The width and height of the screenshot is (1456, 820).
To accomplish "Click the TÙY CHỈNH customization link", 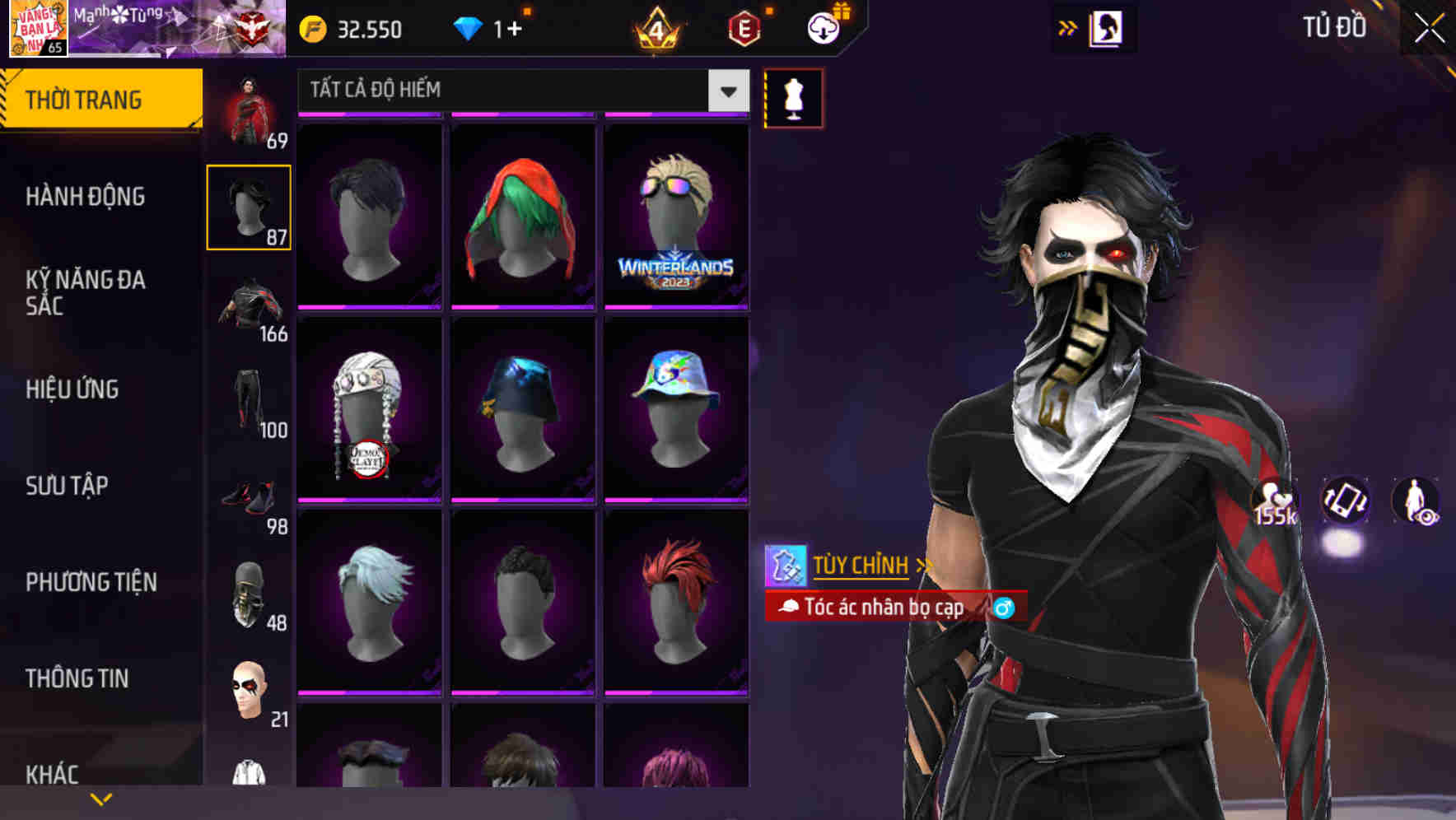I will [861, 566].
